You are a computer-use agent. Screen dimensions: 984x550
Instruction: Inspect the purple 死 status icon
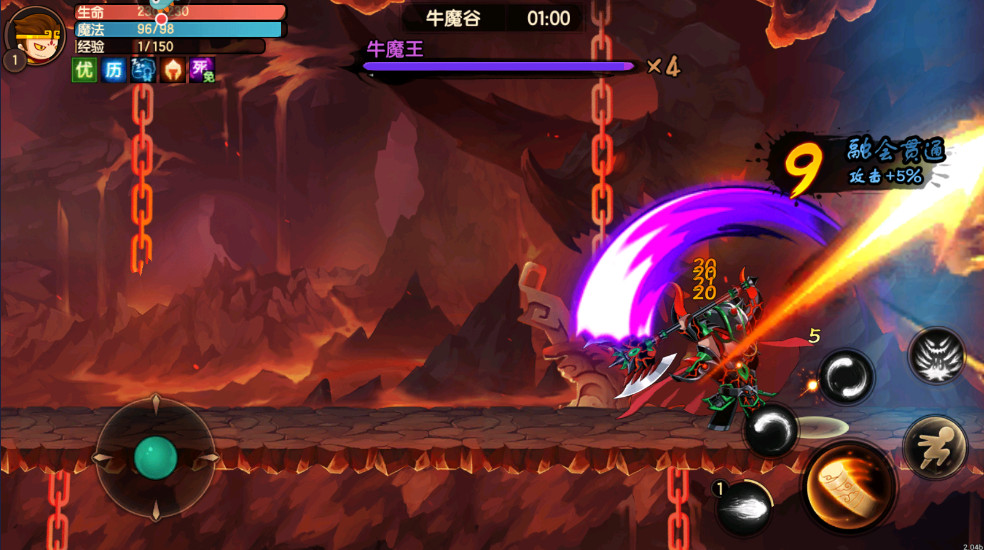click(x=202, y=70)
